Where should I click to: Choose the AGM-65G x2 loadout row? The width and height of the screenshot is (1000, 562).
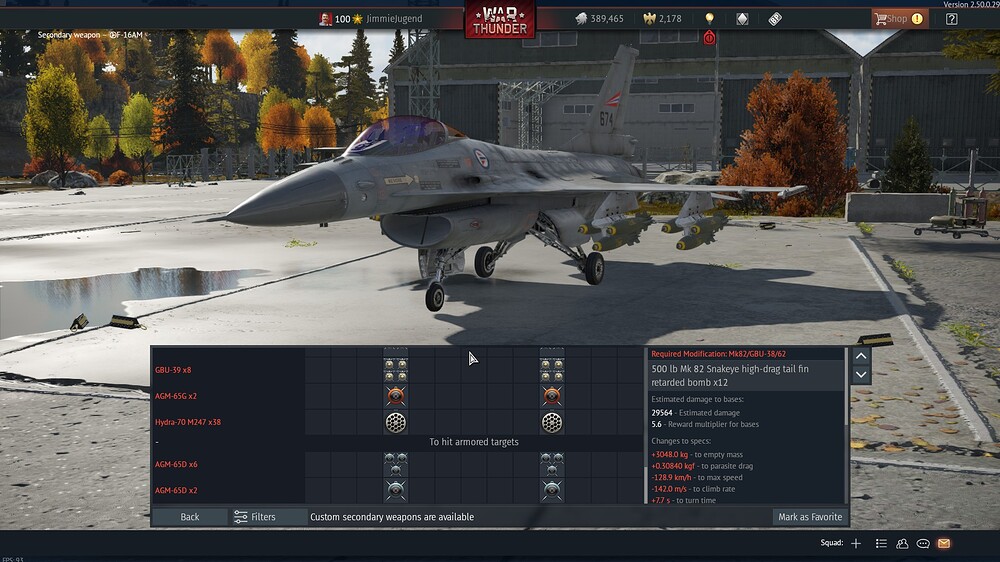176,396
